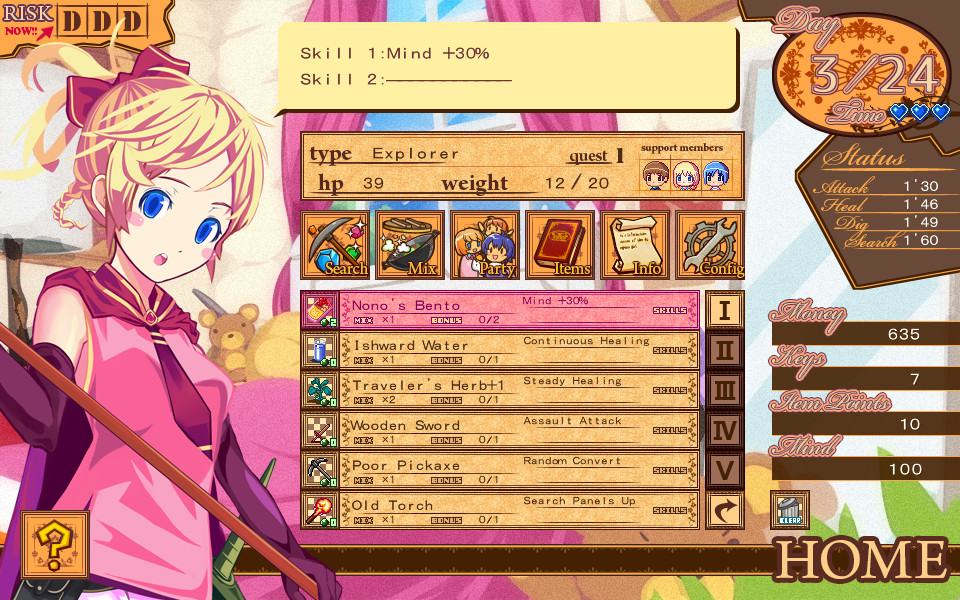Open the Info scroll
Screen dimensions: 960x600
pos(635,245)
